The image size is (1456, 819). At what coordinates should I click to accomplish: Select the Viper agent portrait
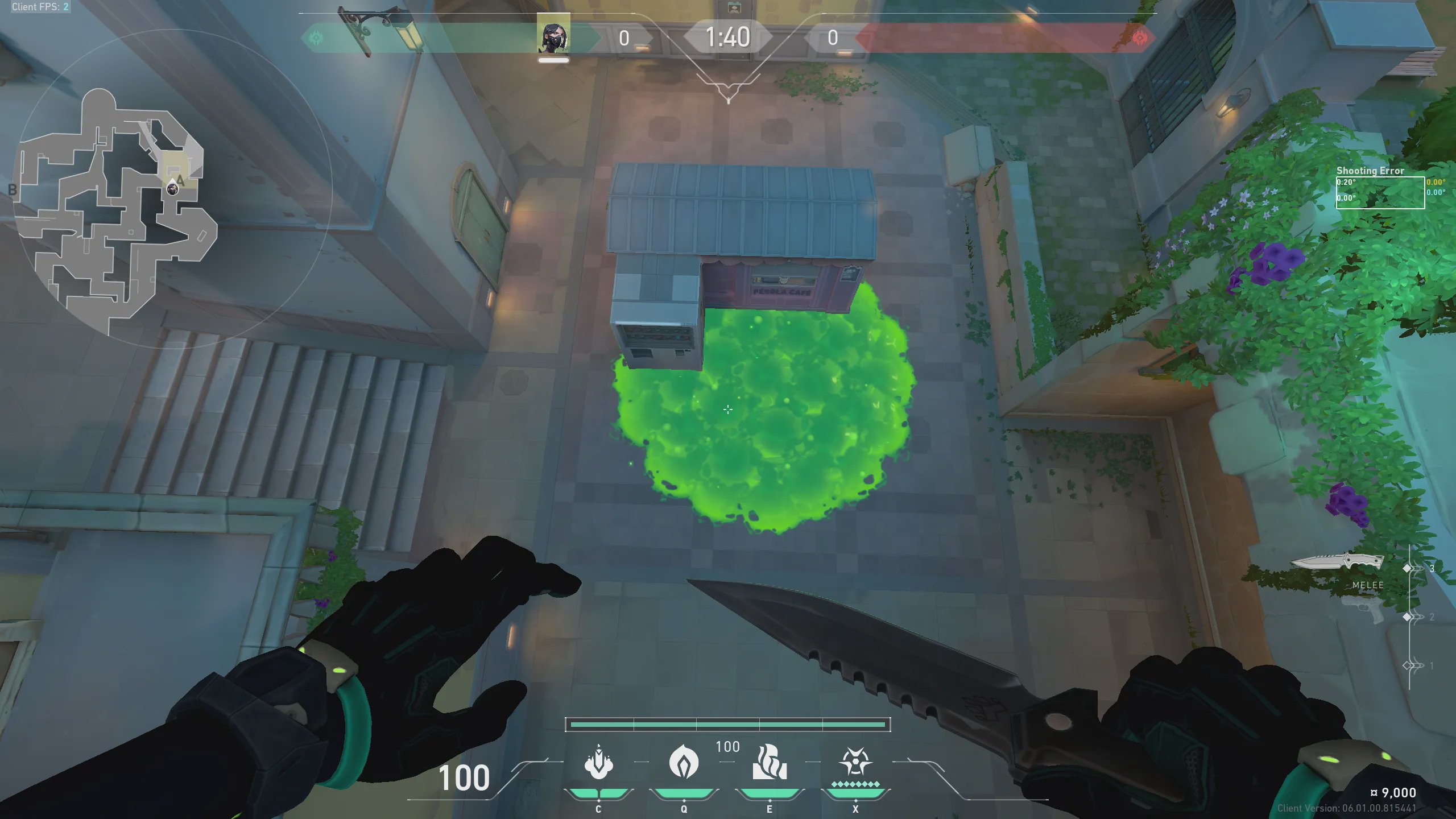pyautogui.click(x=553, y=38)
